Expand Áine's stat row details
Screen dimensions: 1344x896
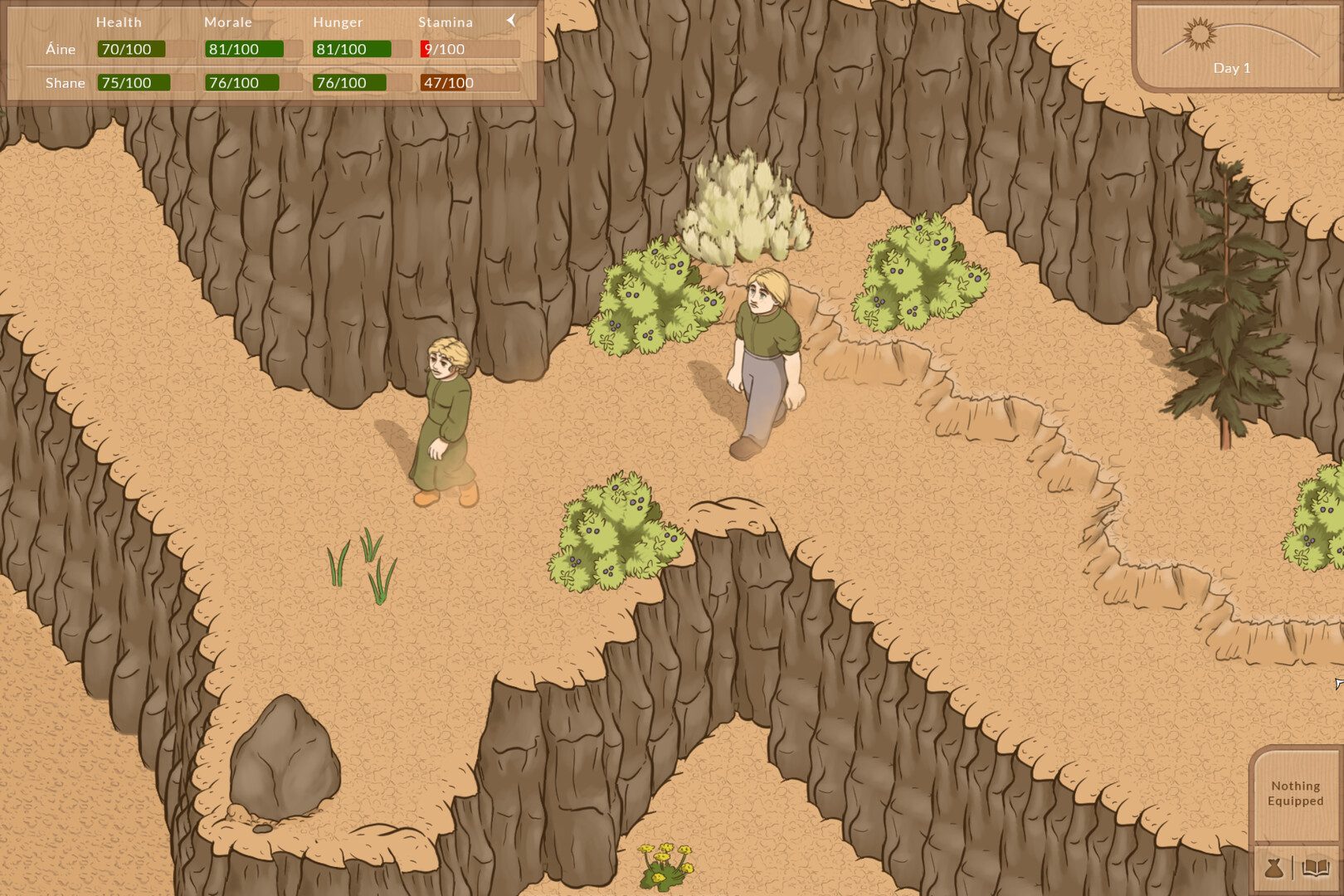[x=62, y=49]
